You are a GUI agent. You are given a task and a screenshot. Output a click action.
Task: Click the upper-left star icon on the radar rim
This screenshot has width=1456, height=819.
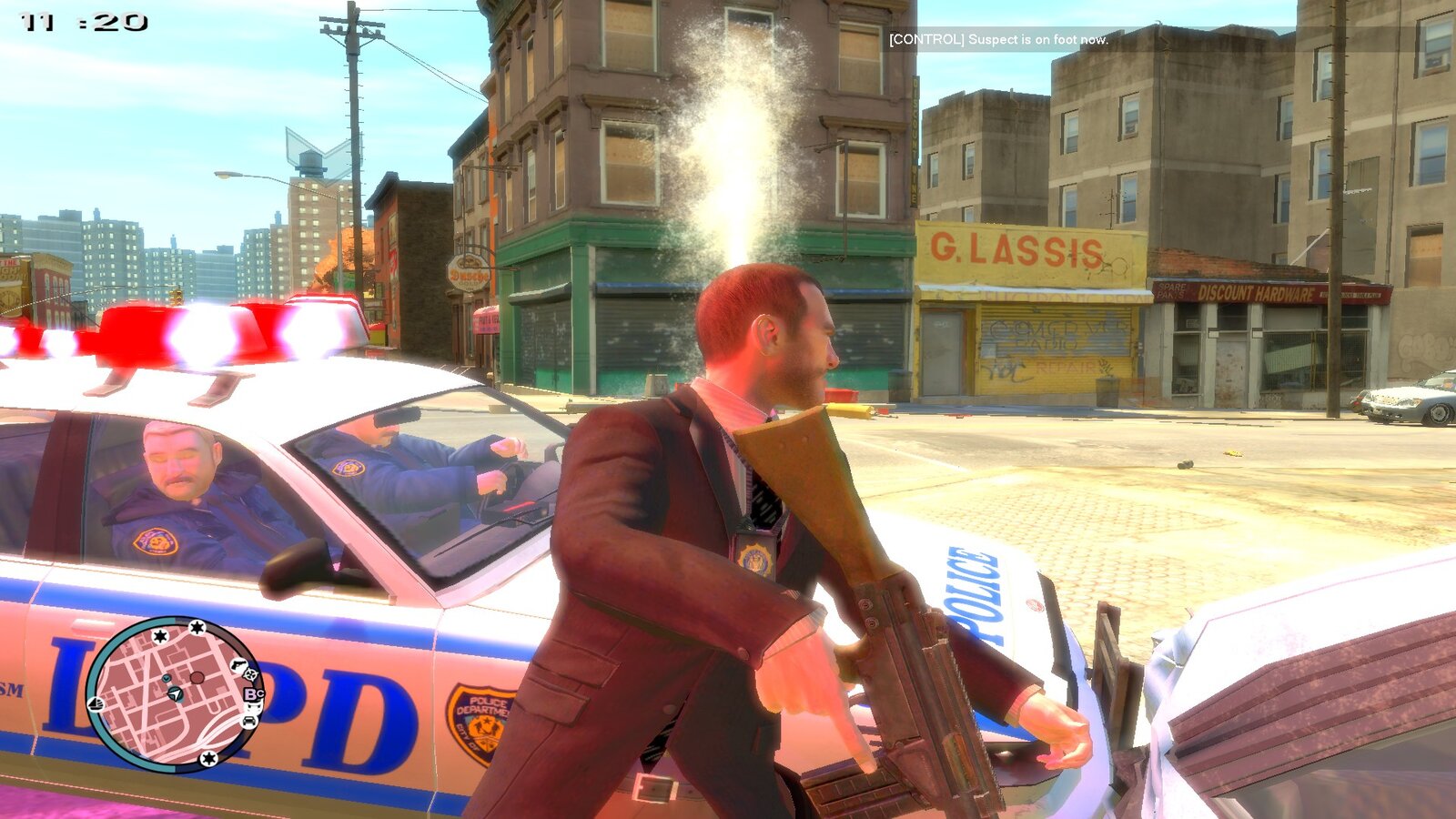[x=160, y=636]
